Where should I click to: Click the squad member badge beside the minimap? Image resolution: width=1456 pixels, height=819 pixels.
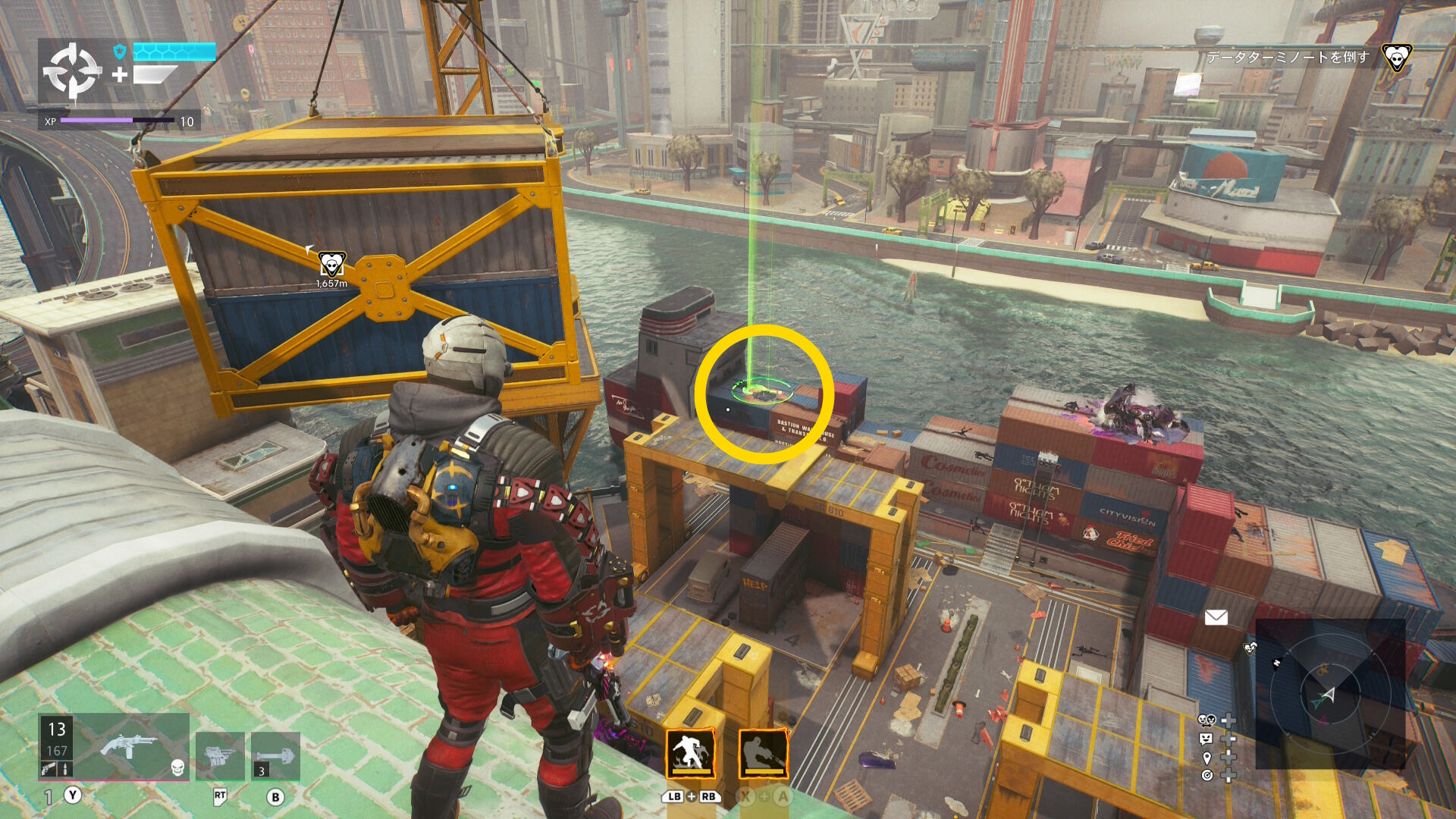(x=1250, y=648)
